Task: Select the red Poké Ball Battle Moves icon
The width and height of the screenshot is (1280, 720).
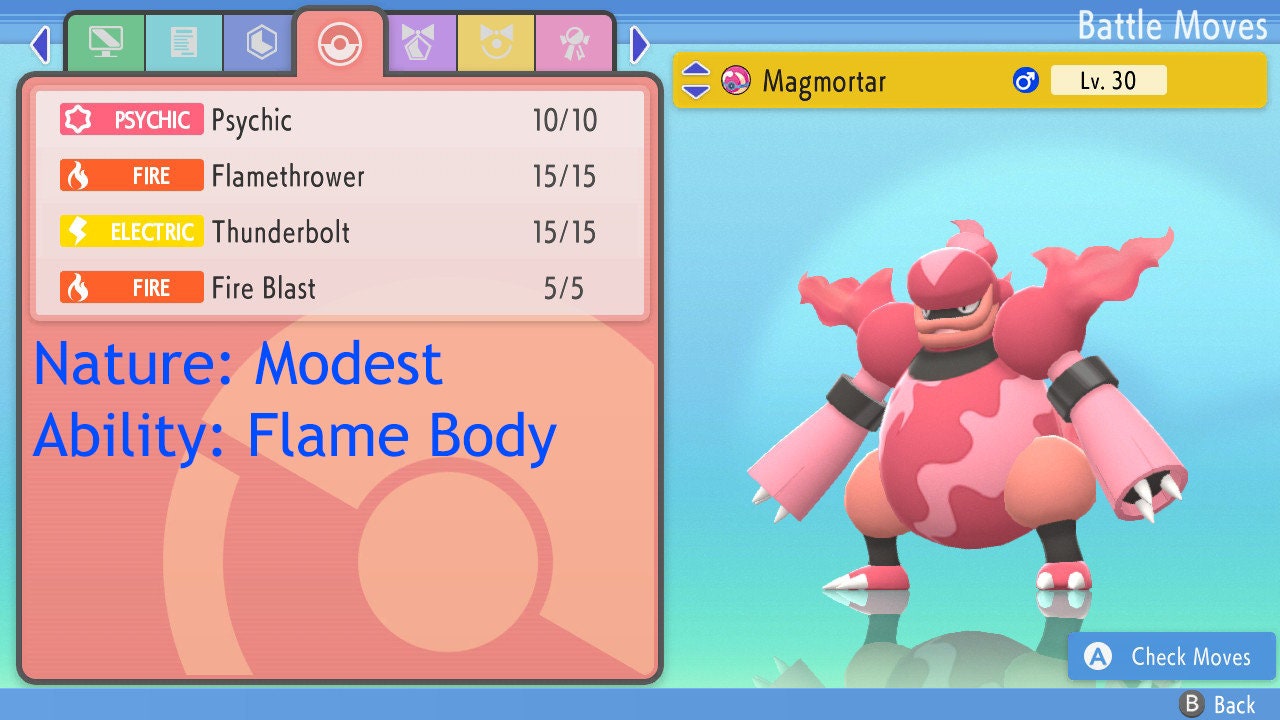Action: (340, 43)
